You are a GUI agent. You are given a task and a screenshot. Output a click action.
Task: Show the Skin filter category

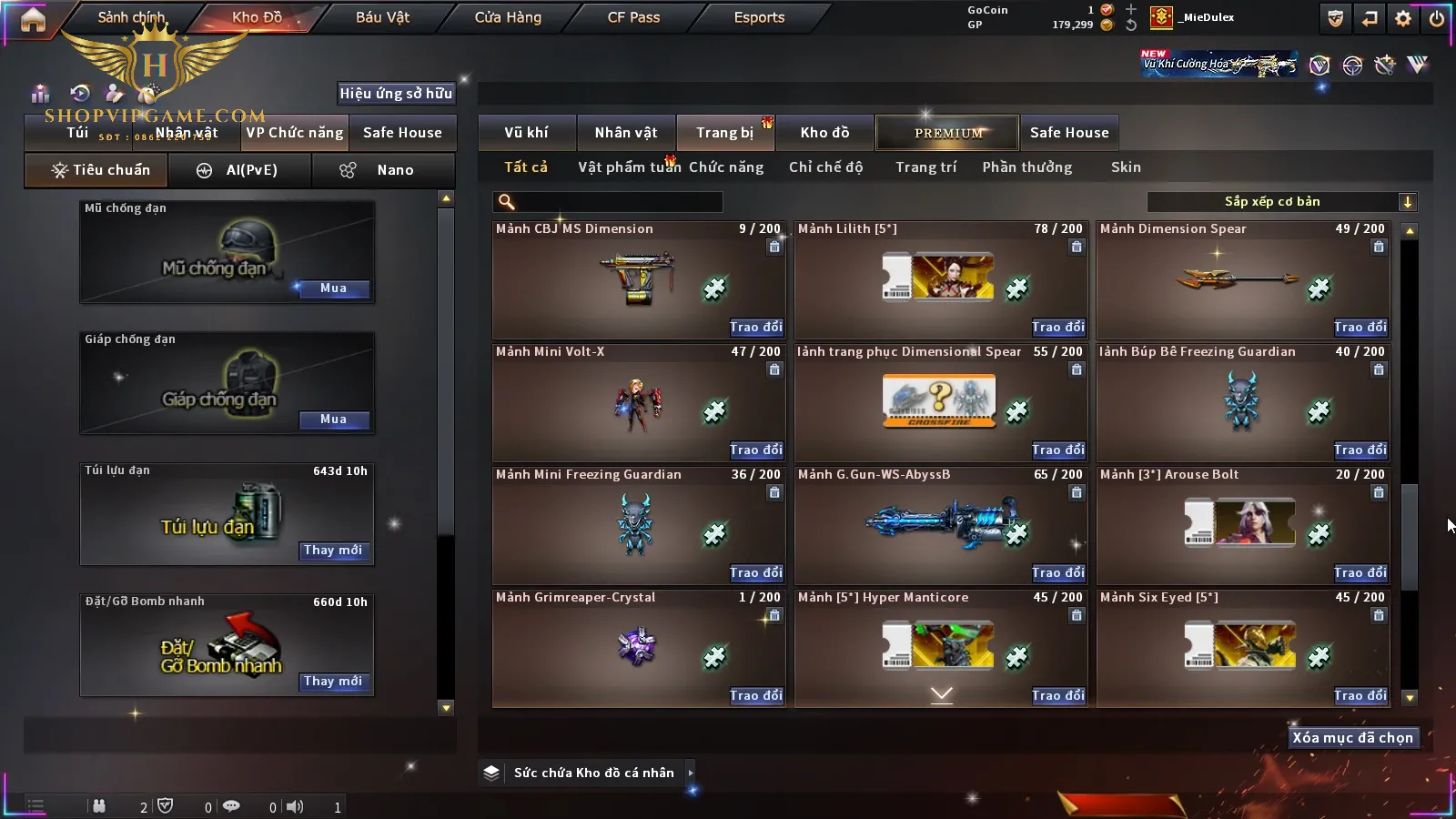1126,167
